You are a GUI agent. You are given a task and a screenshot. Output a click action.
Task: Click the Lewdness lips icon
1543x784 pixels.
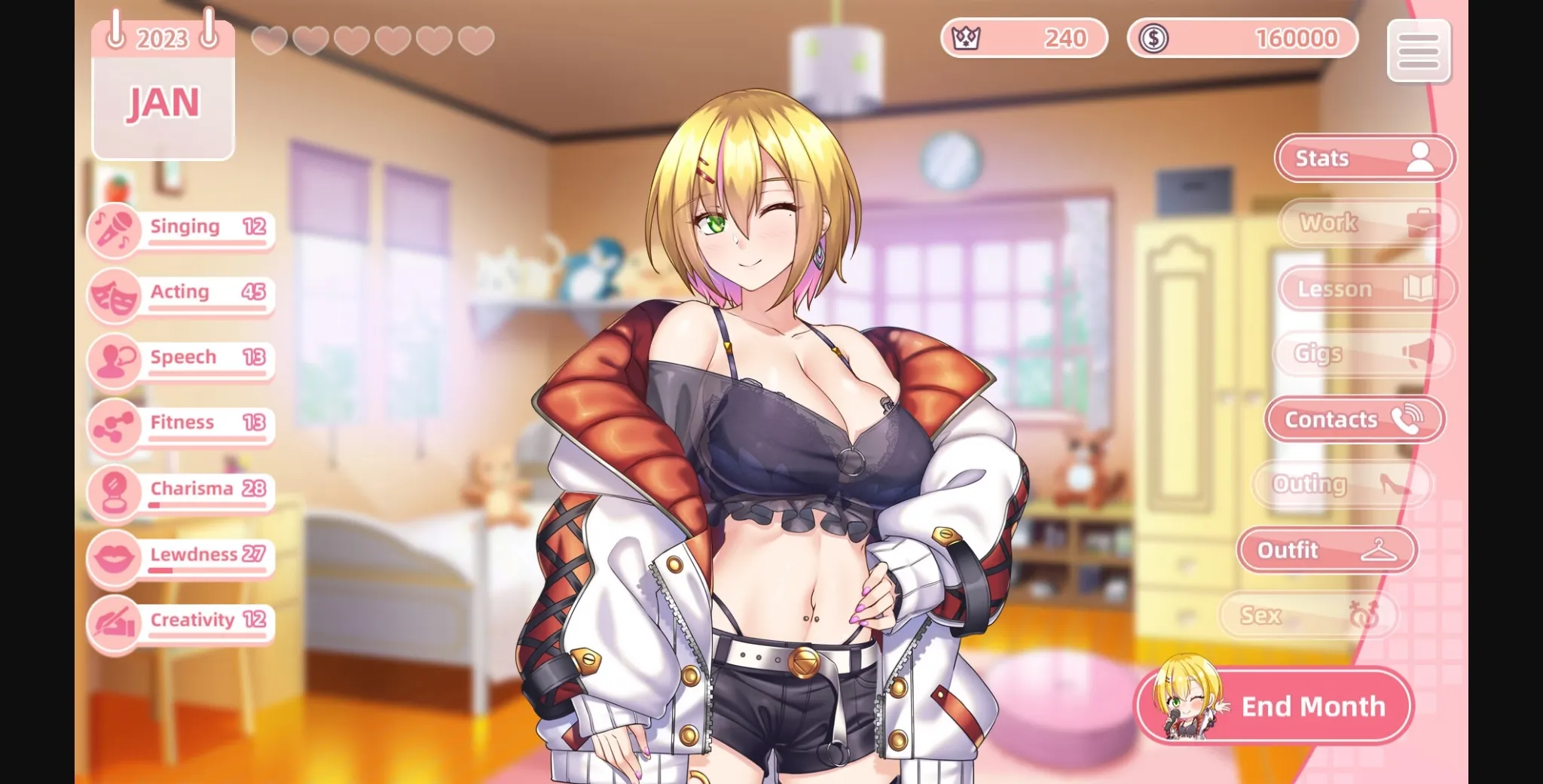115,557
